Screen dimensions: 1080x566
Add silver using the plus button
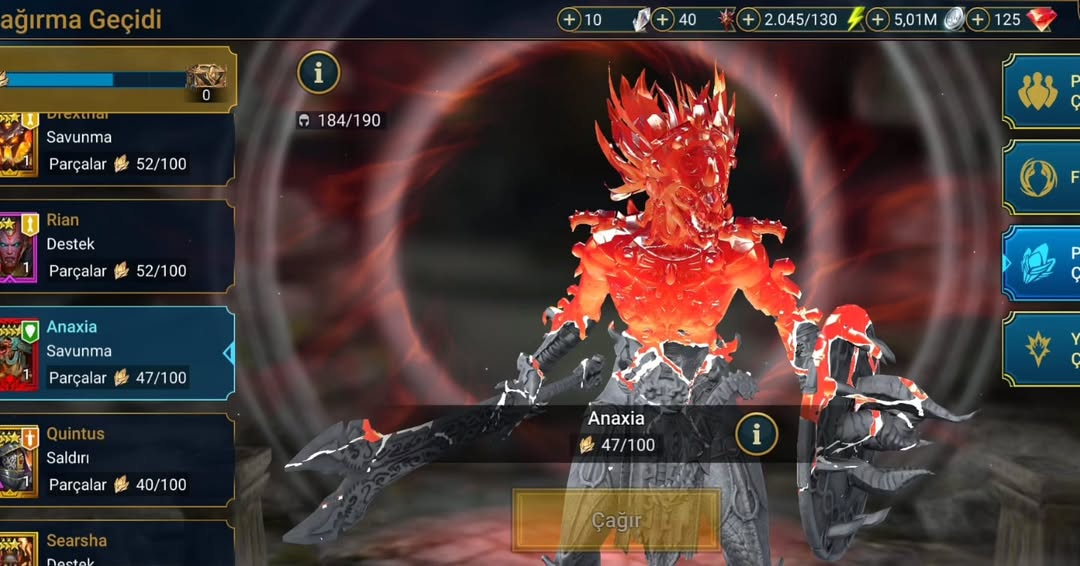(x=878, y=19)
